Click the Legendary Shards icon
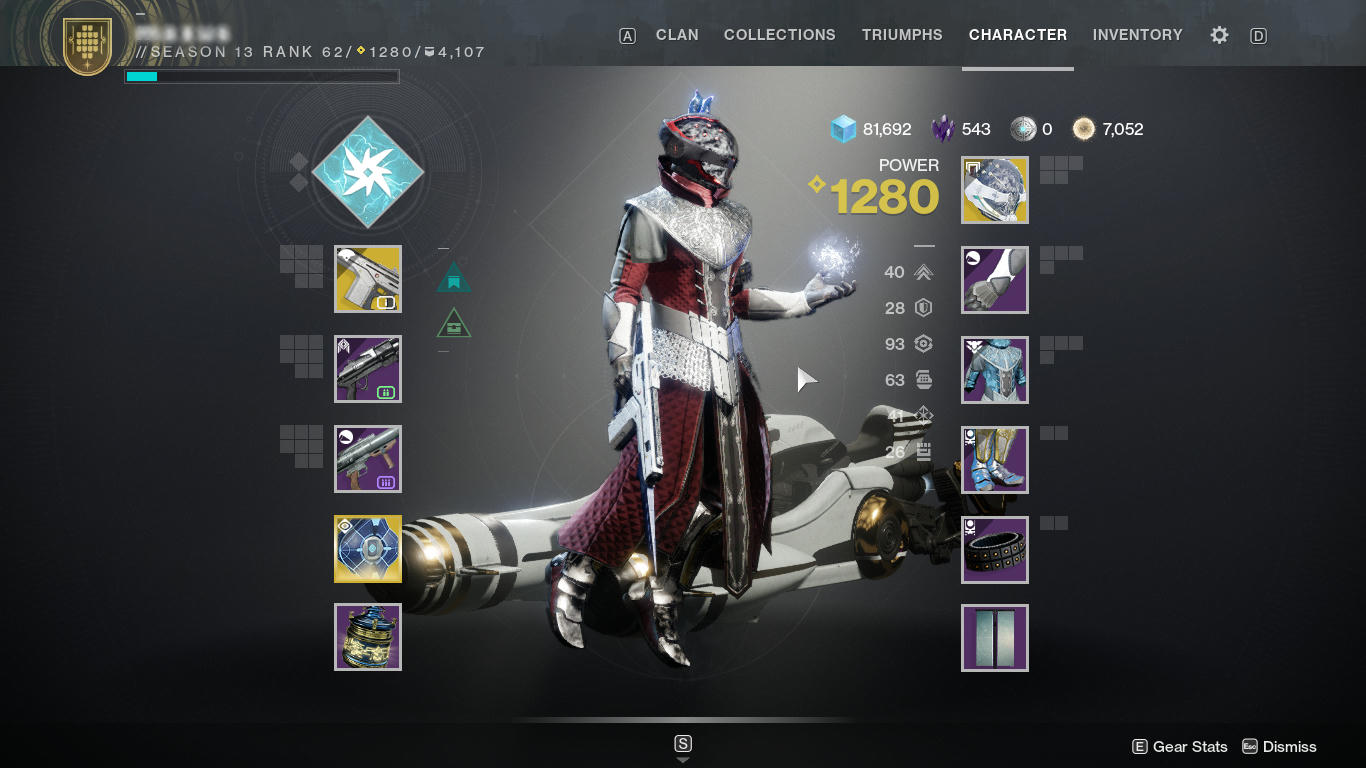Screen dimensions: 1366x768 (943, 128)
